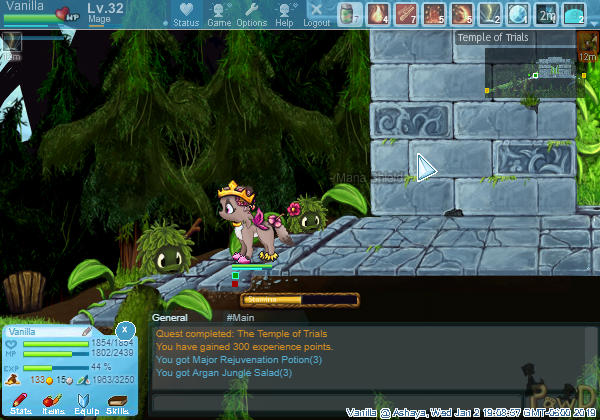Activate the hotbar skill showing 2m cooldown

pos(546,14)
